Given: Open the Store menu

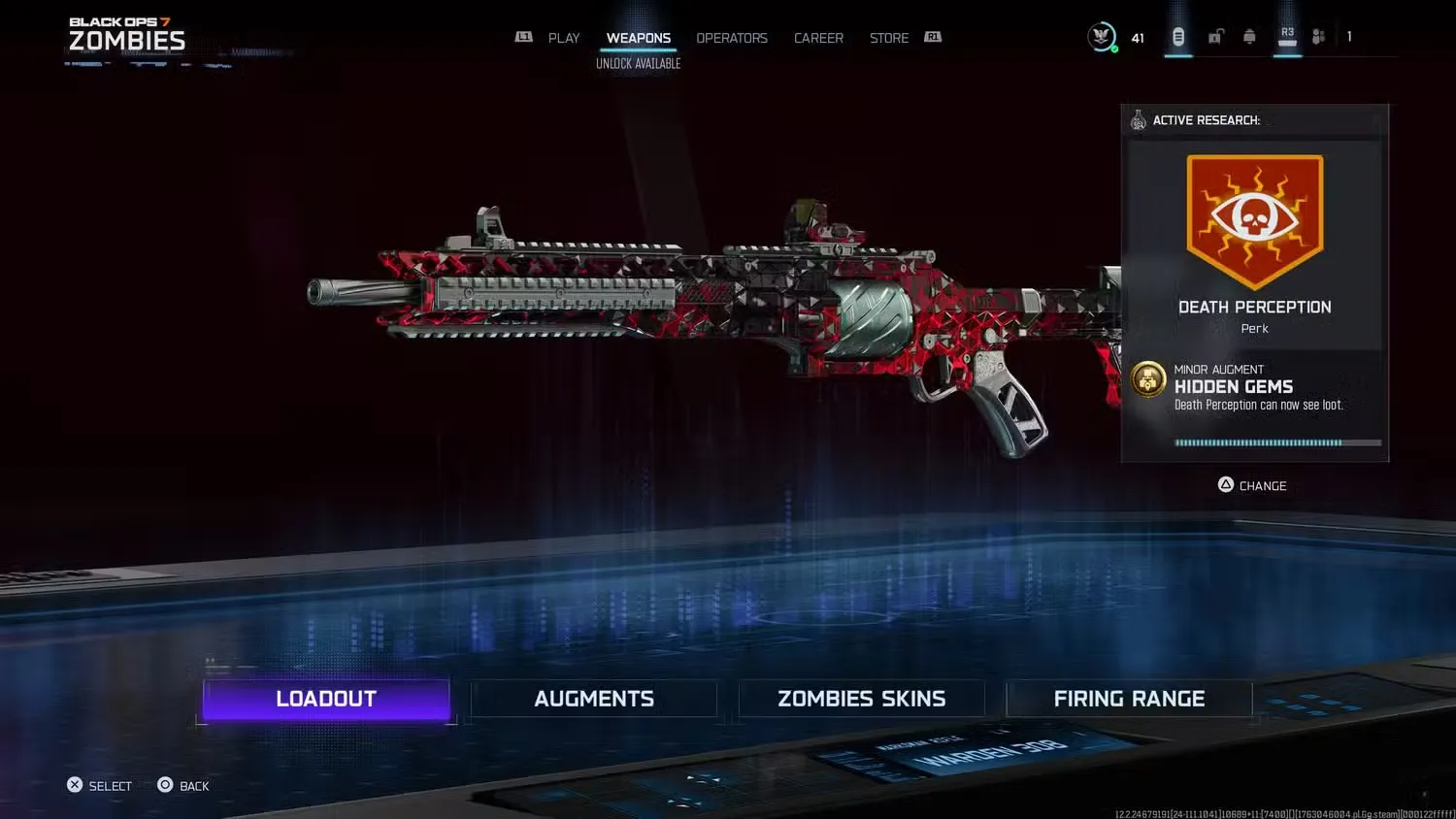Looking at the screenshot, I should point(888,37).
